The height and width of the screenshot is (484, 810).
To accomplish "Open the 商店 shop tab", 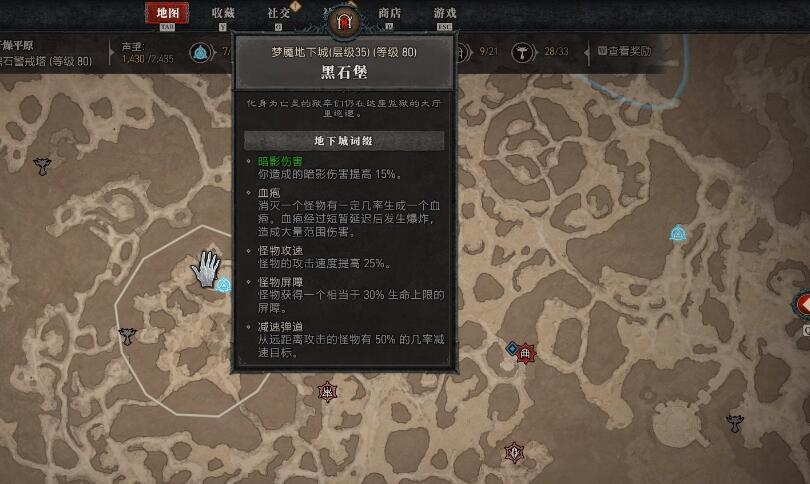I will tap(389, 13).
